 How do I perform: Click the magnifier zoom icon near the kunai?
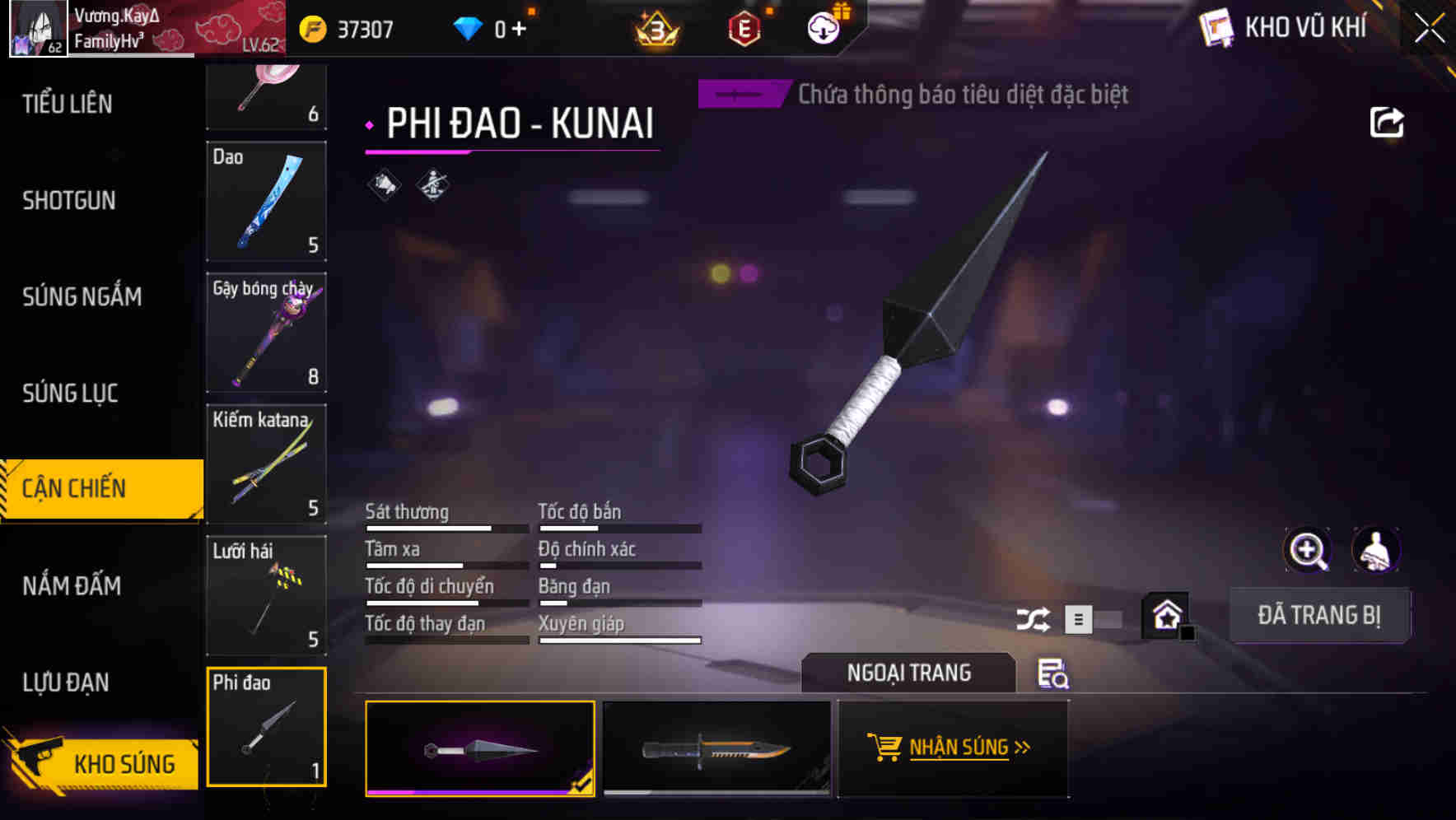[x=1308, y=549]
